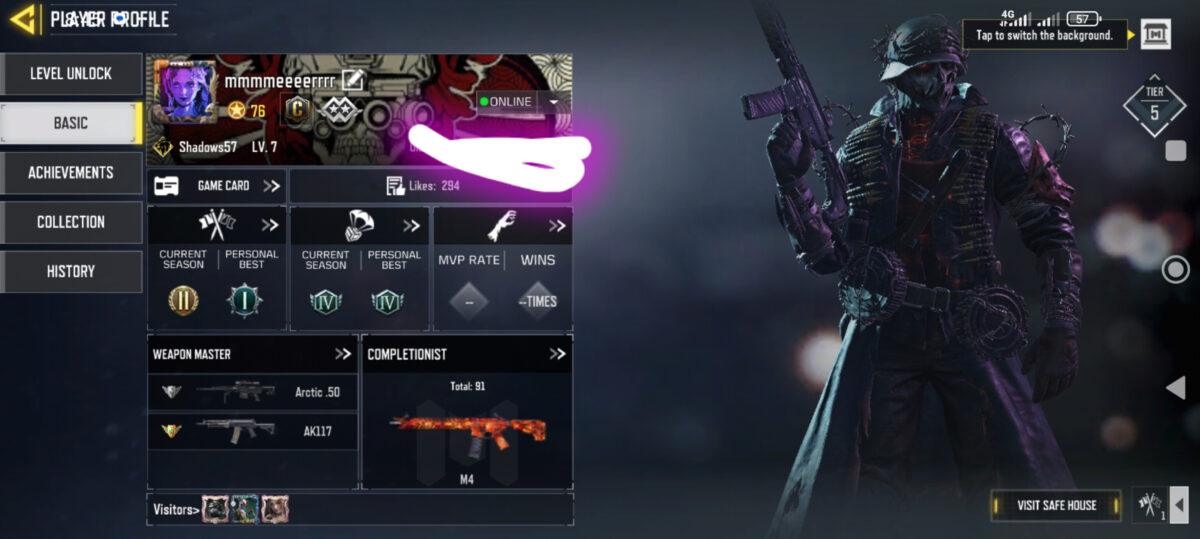Tap the switch background icon
The height and width of the screenshot is (539, 1200).
tap(1155, 34)
